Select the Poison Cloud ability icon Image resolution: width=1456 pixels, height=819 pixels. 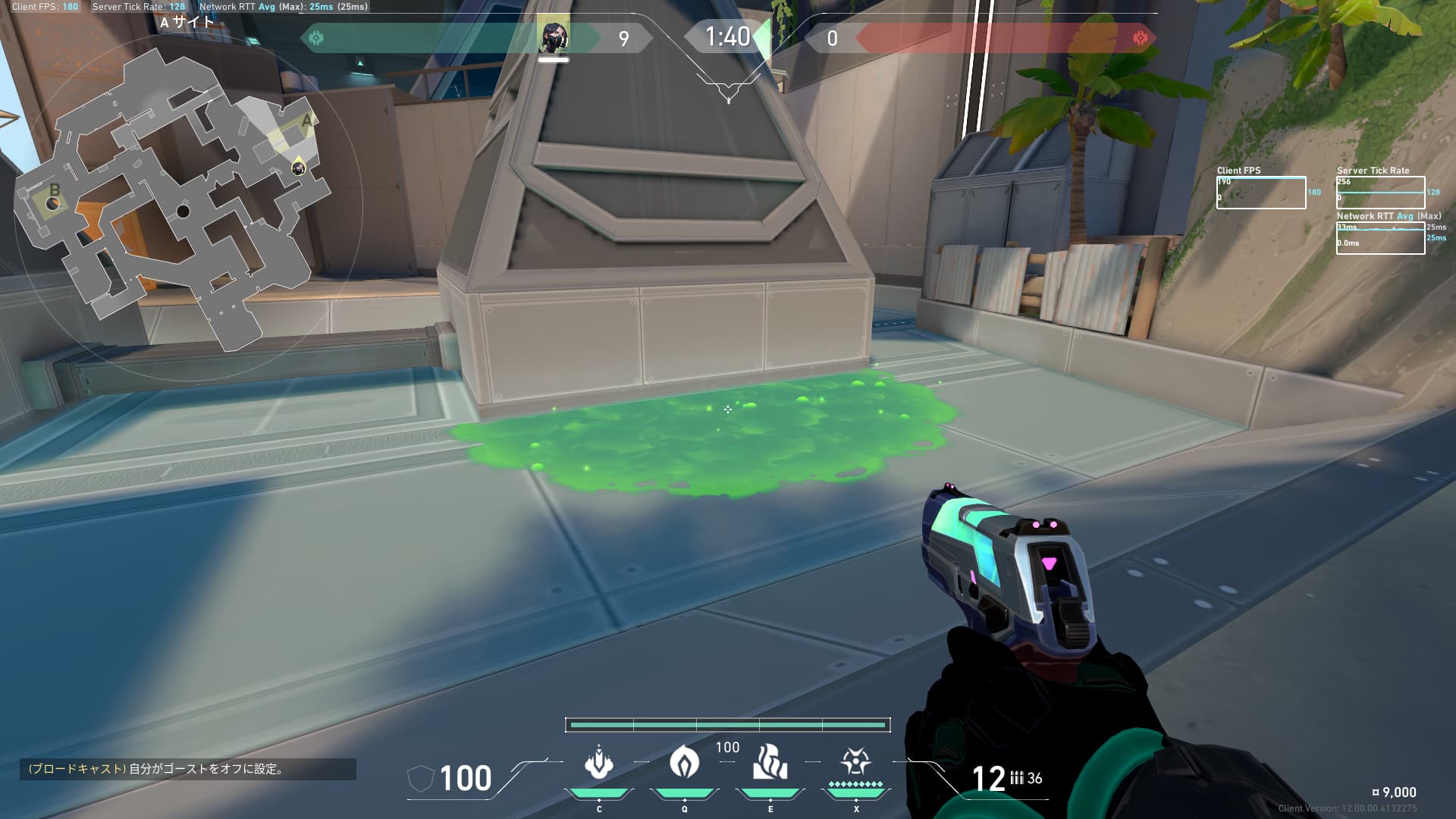pos(684,761)
